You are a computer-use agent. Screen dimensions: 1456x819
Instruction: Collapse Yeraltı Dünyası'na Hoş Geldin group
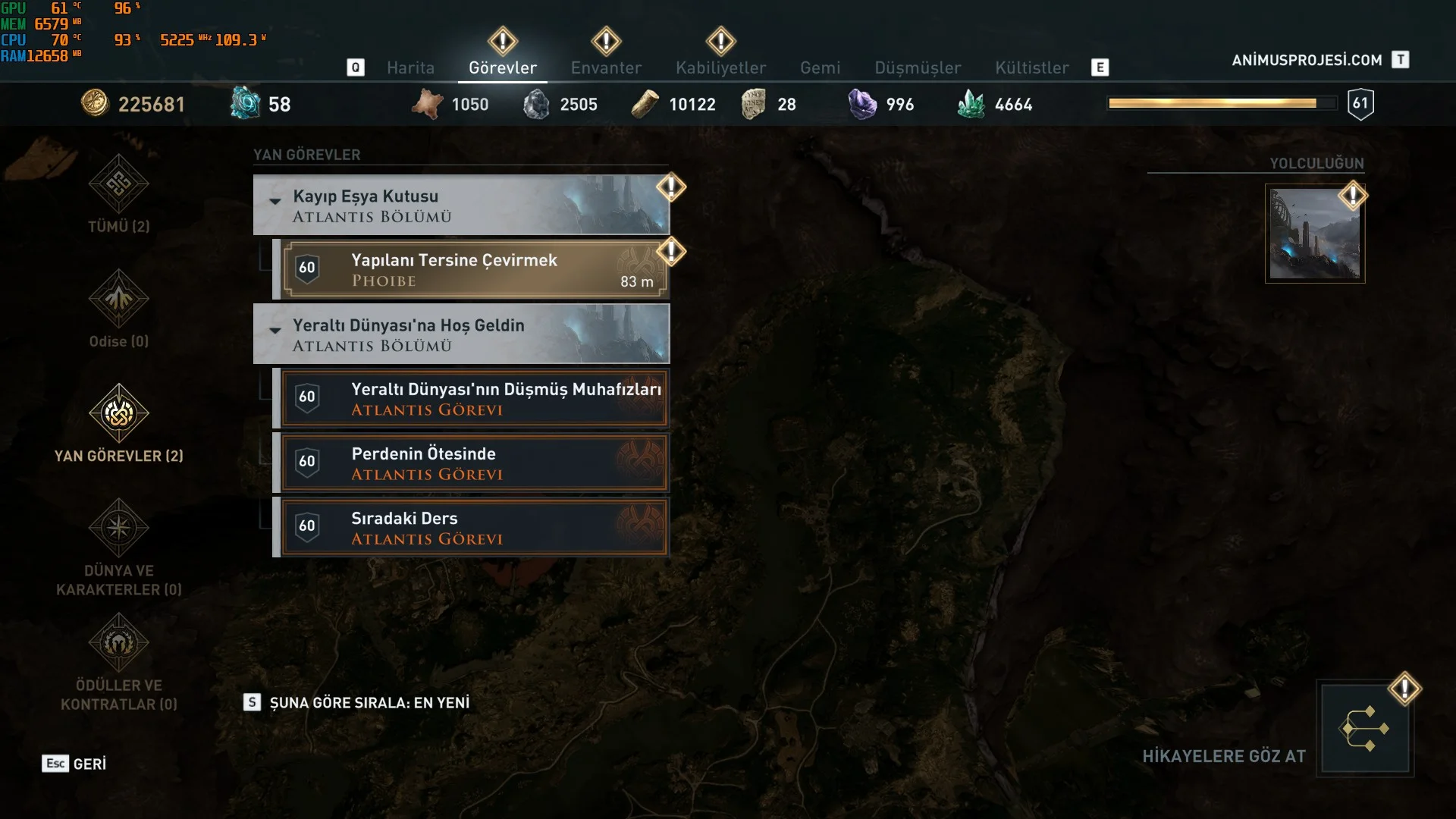(x=275, y=330)
